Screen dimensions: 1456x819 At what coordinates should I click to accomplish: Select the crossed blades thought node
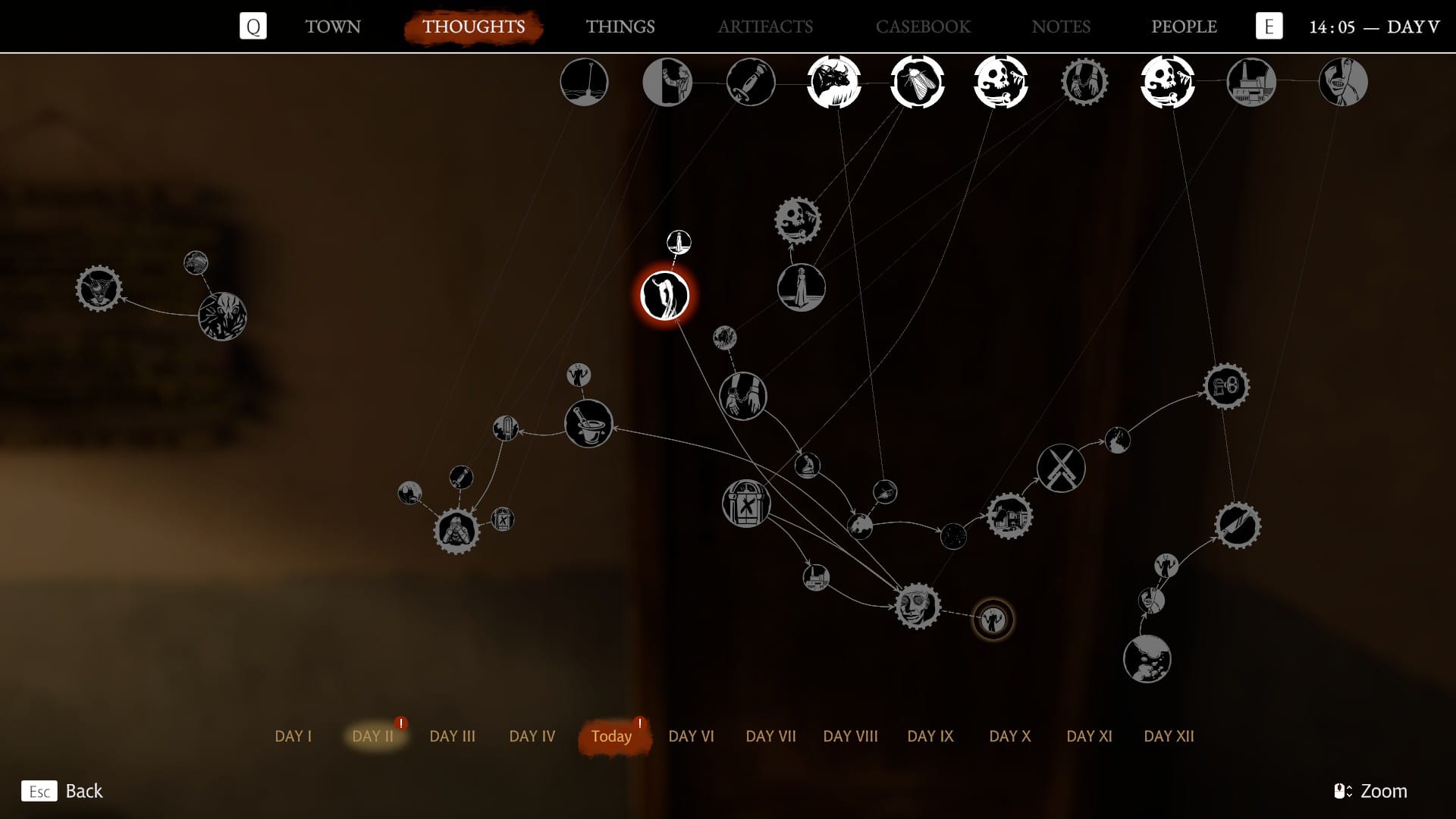coord(1060,468)
